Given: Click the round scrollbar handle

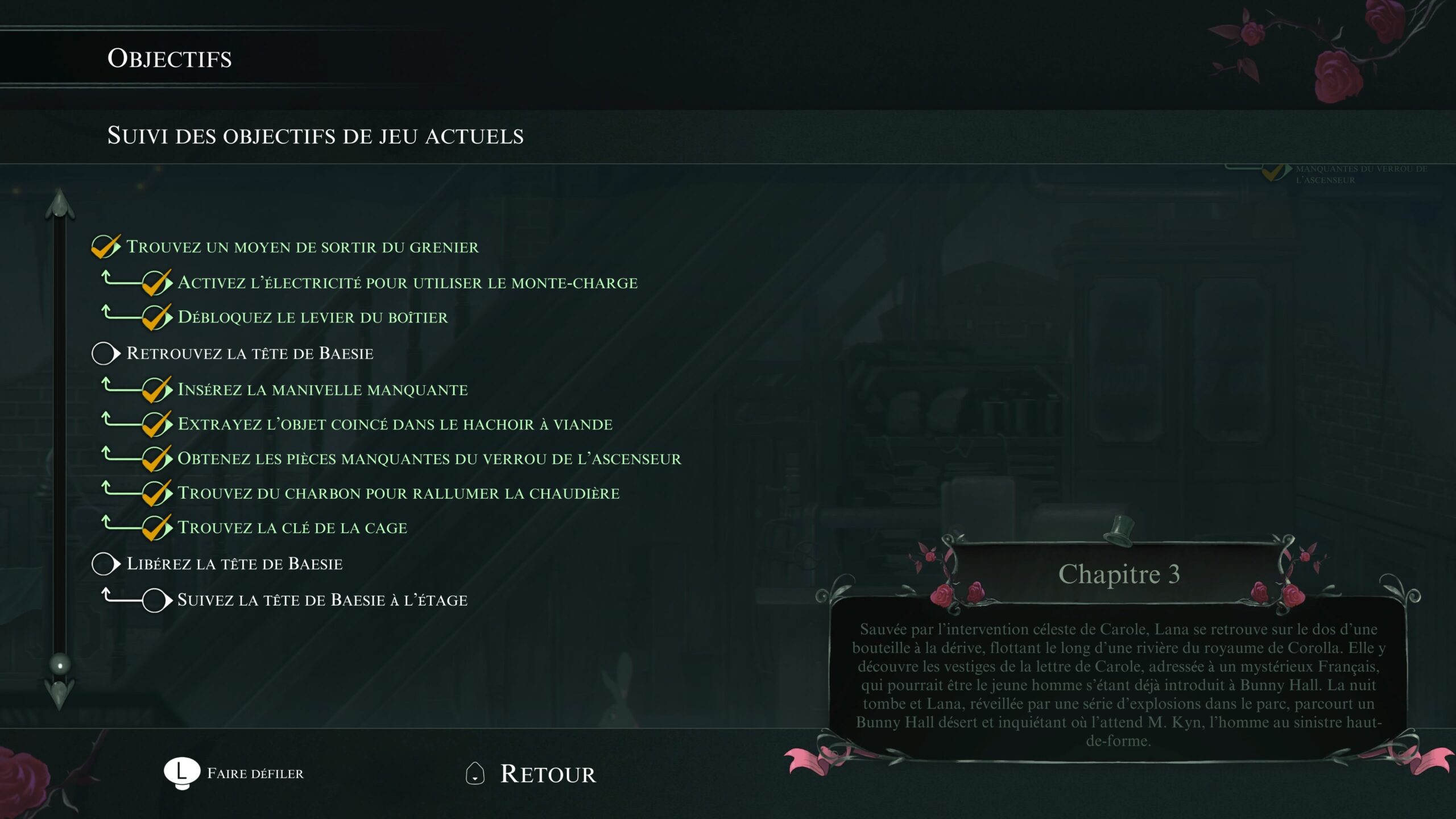Looking at the screenshot, I should point(60,664).
